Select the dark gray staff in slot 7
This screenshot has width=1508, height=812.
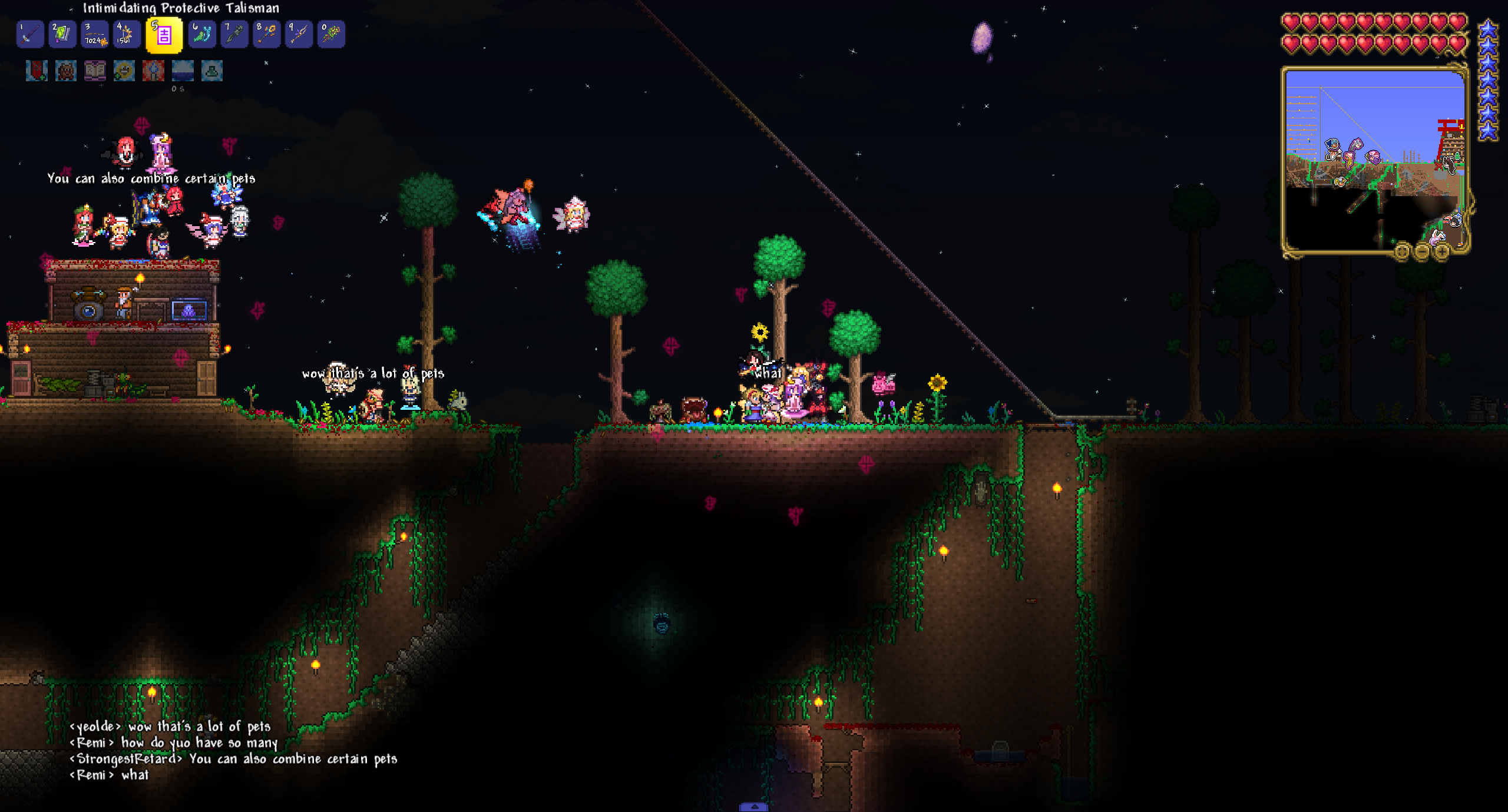[234, 34]
